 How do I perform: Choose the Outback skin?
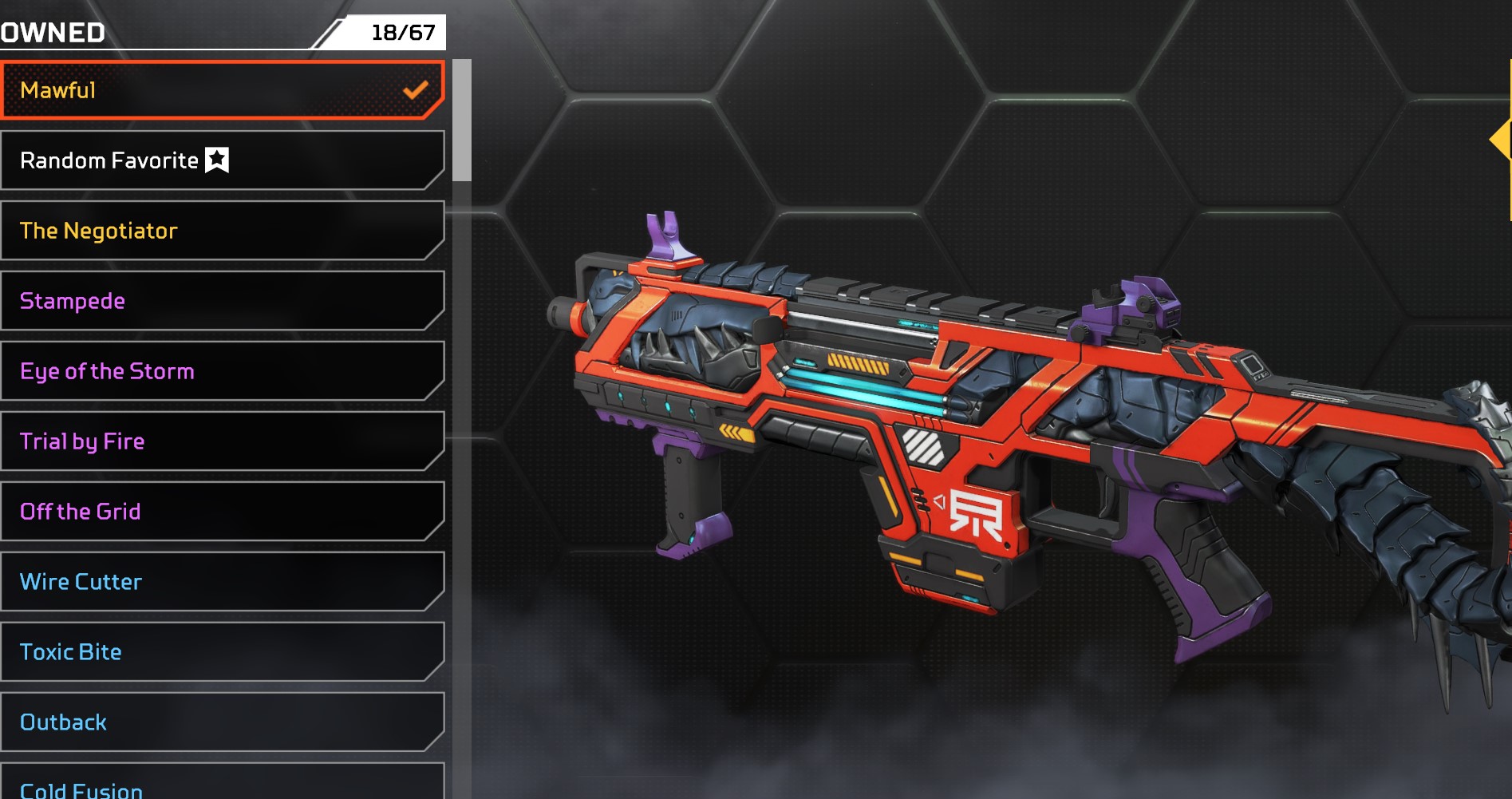[x=222, y=722]
